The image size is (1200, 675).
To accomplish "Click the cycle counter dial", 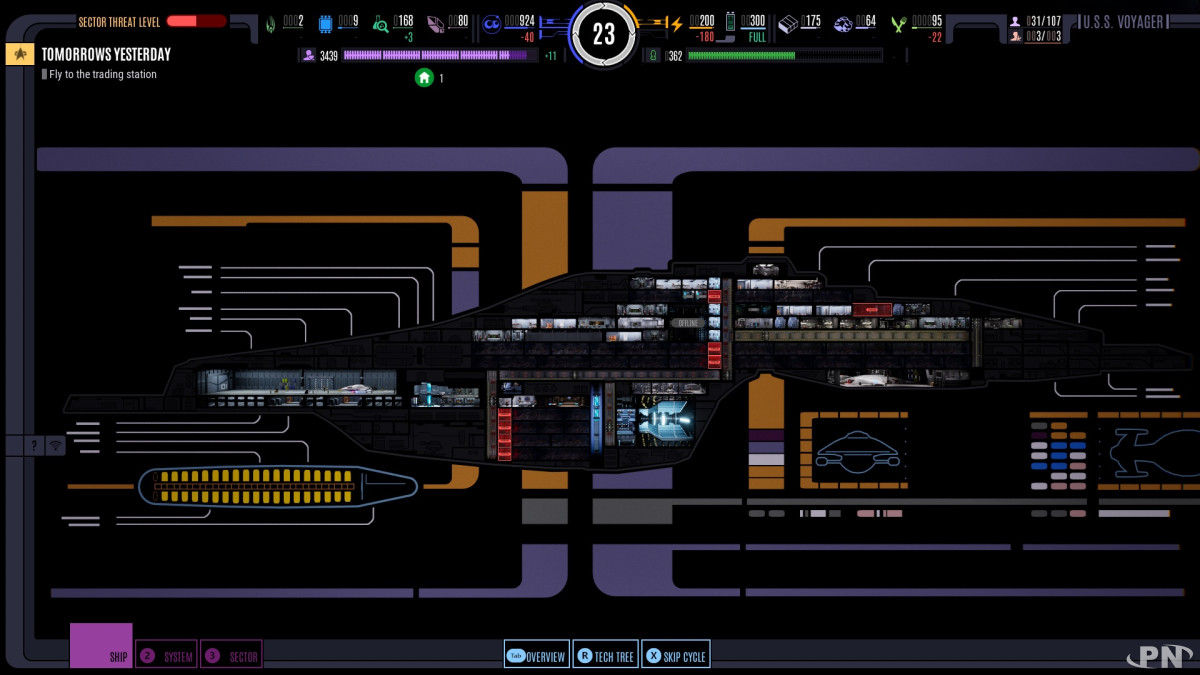I will 603,35.
